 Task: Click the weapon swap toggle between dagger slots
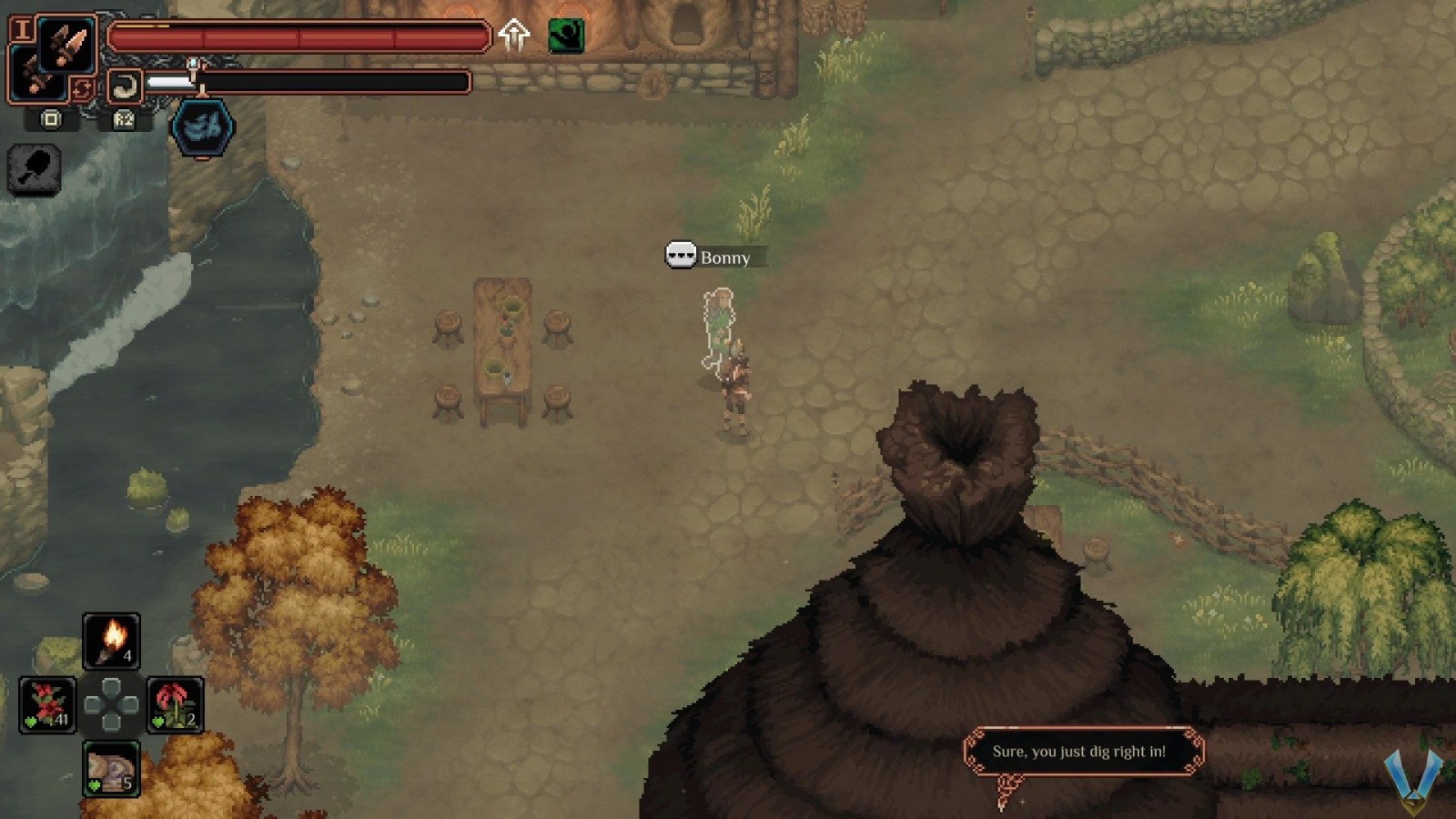coord(82,86)
